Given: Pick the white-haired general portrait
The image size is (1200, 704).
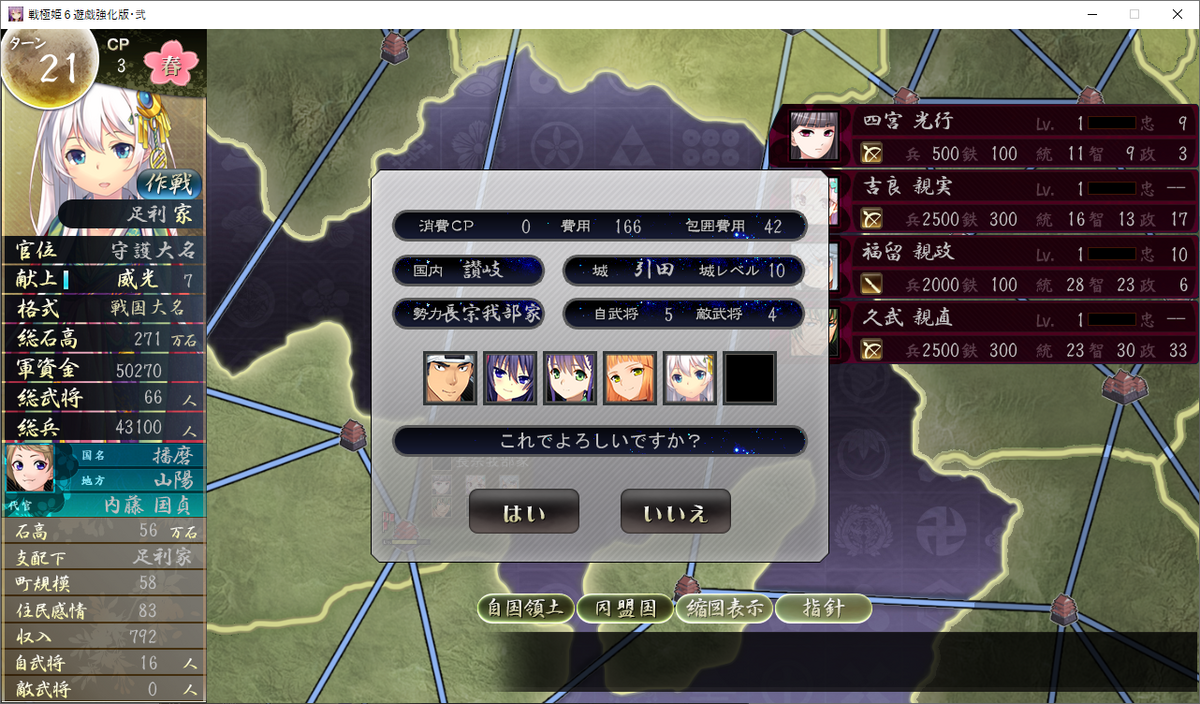Looking at the screenshot, I should [690, 378].
